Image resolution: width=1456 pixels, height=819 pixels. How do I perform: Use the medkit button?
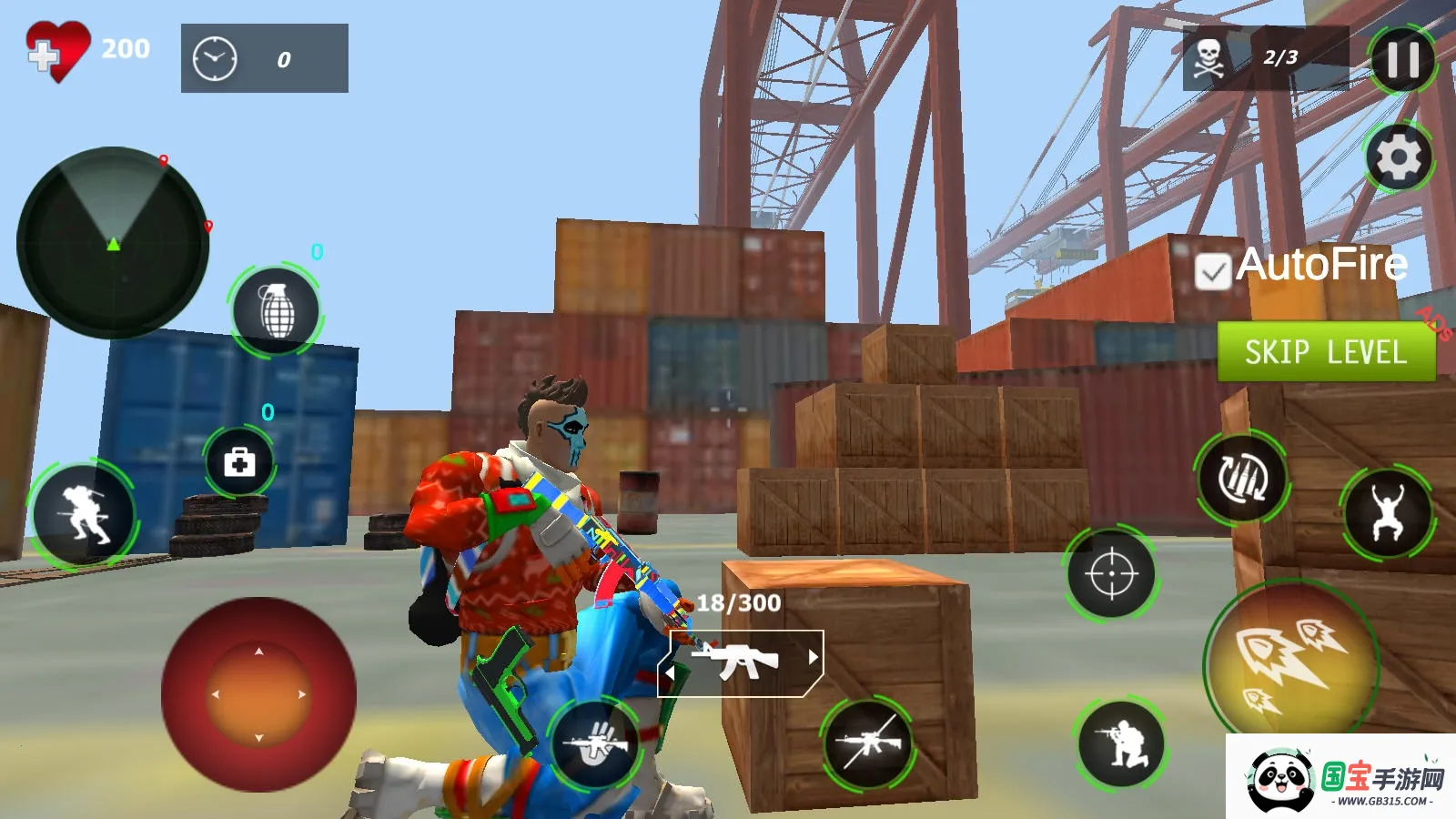pyautogui.click(x=239, y=462)
